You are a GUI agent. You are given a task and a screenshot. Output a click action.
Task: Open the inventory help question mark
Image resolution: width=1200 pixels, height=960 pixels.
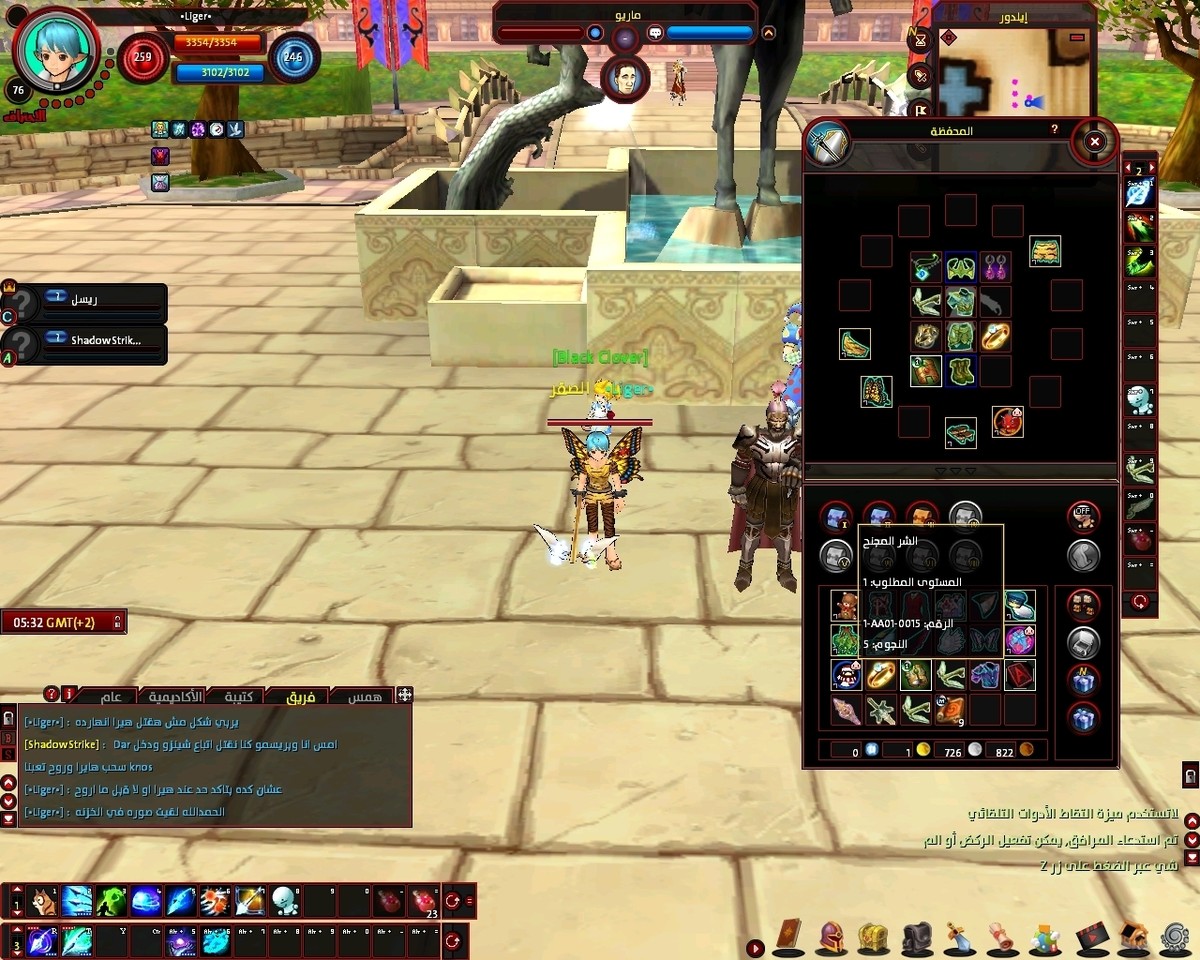click(1054, 130)
